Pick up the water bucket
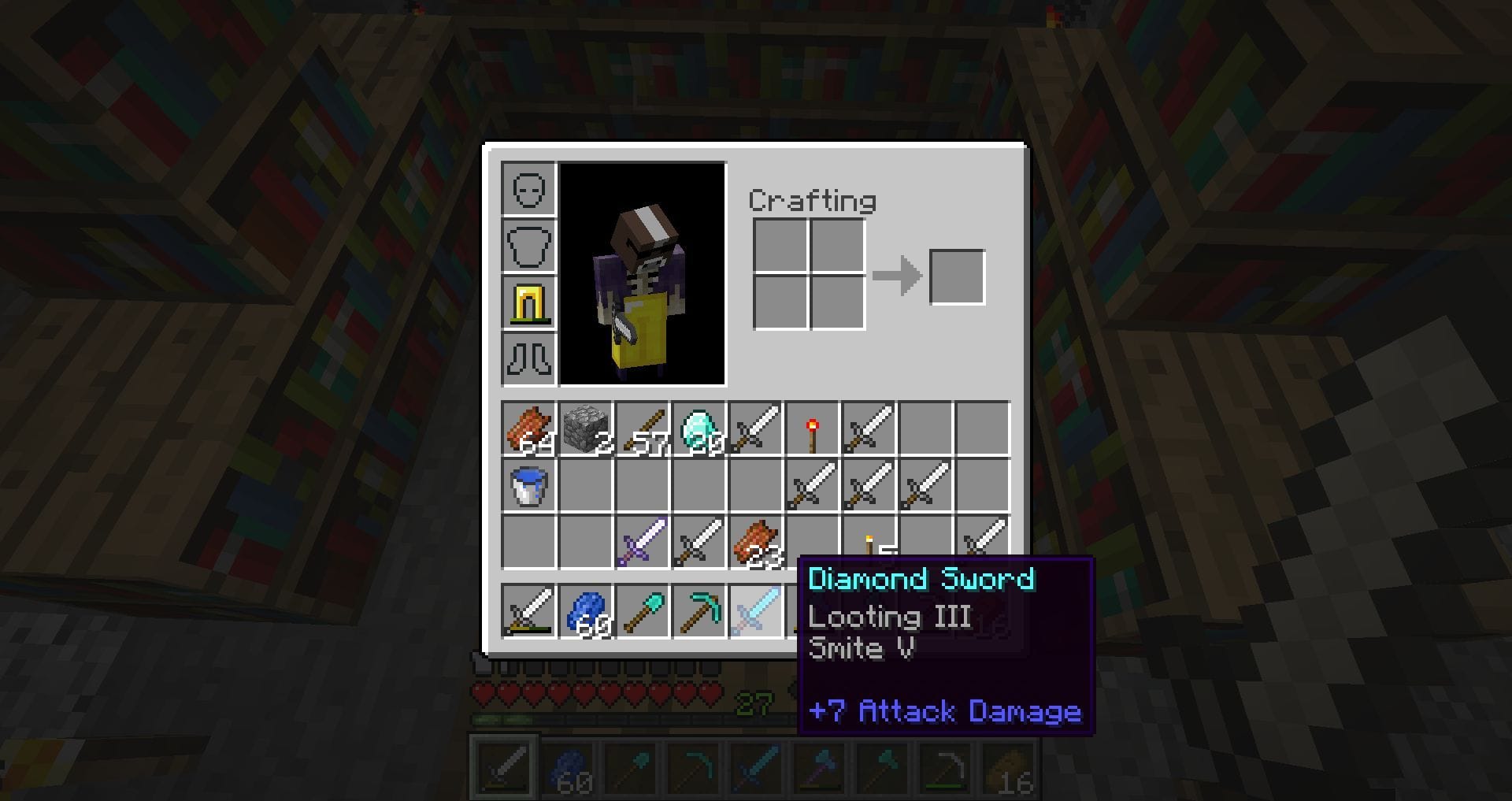1512x801 pixels. 529,486
